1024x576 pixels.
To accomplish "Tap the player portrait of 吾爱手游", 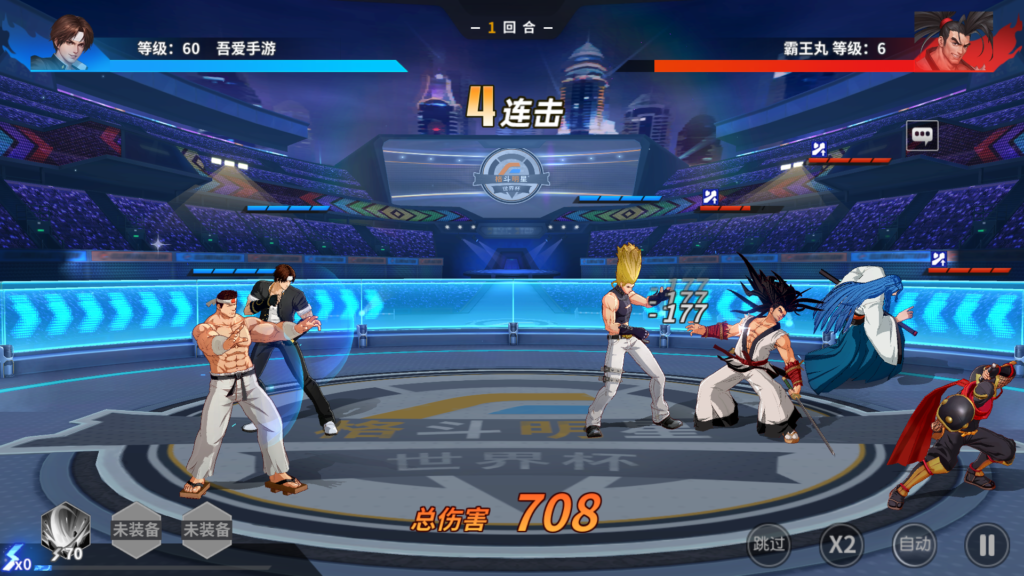I will (x=71, y=42).
